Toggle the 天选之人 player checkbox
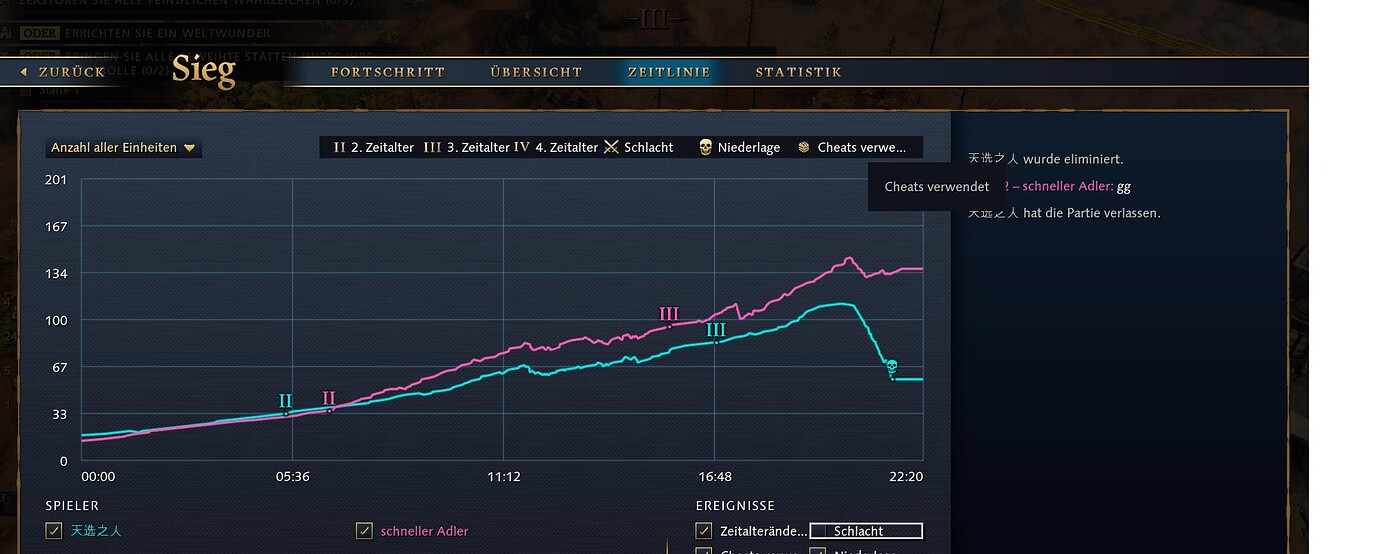This screenshot has height=554, width=1380. (x=54, y=531)
